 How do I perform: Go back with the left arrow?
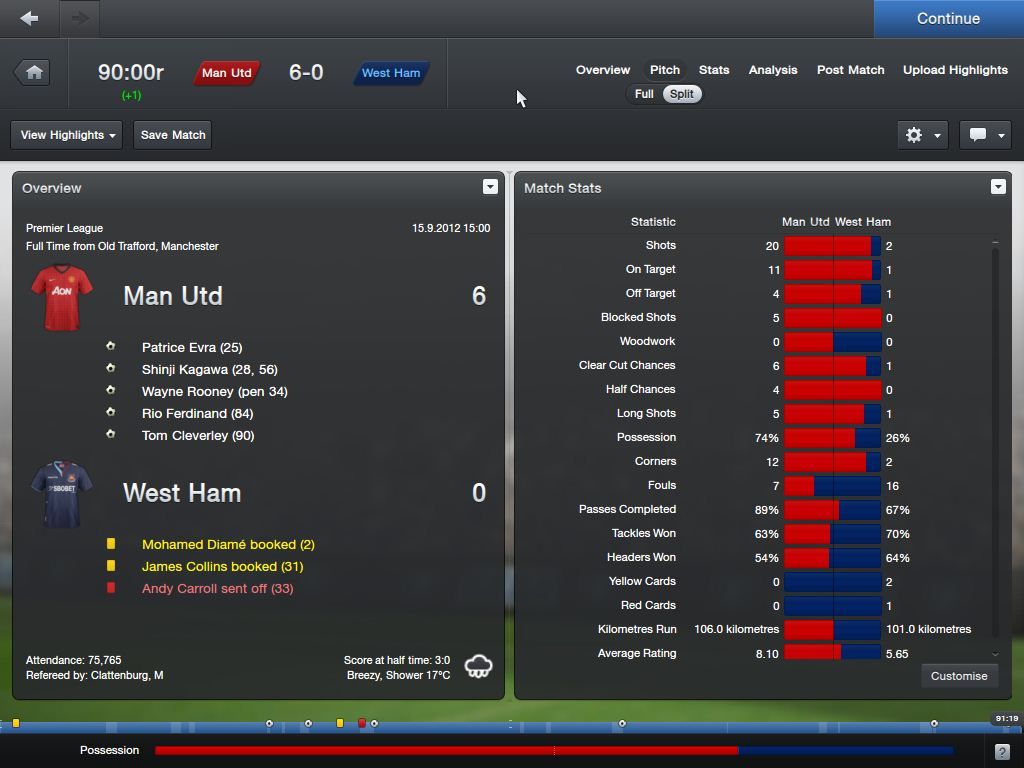pyautogui.click(x=30, y=18)
